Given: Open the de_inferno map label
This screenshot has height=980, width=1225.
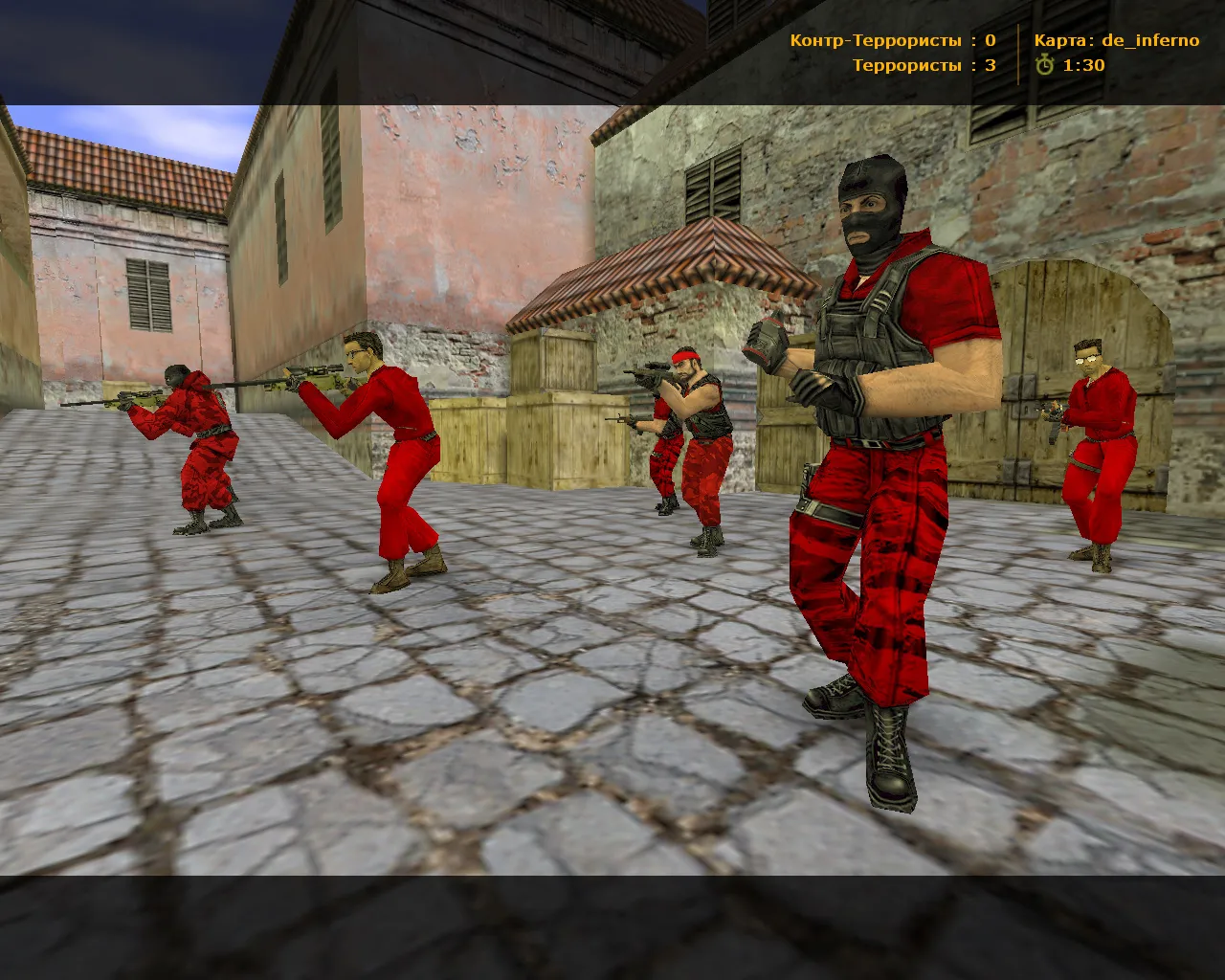Looking at the screenshot, I should [1148, 39].
